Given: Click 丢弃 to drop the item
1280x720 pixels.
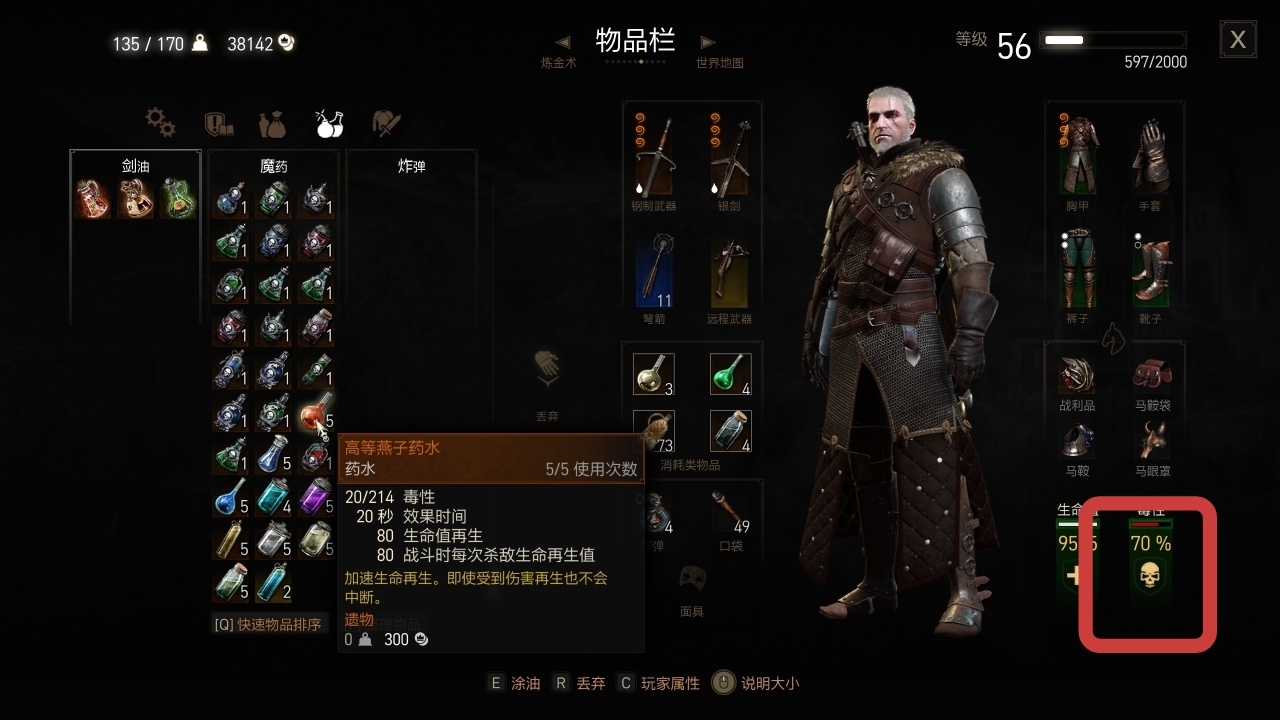Looking at the screenshot, I should (583, 683).
